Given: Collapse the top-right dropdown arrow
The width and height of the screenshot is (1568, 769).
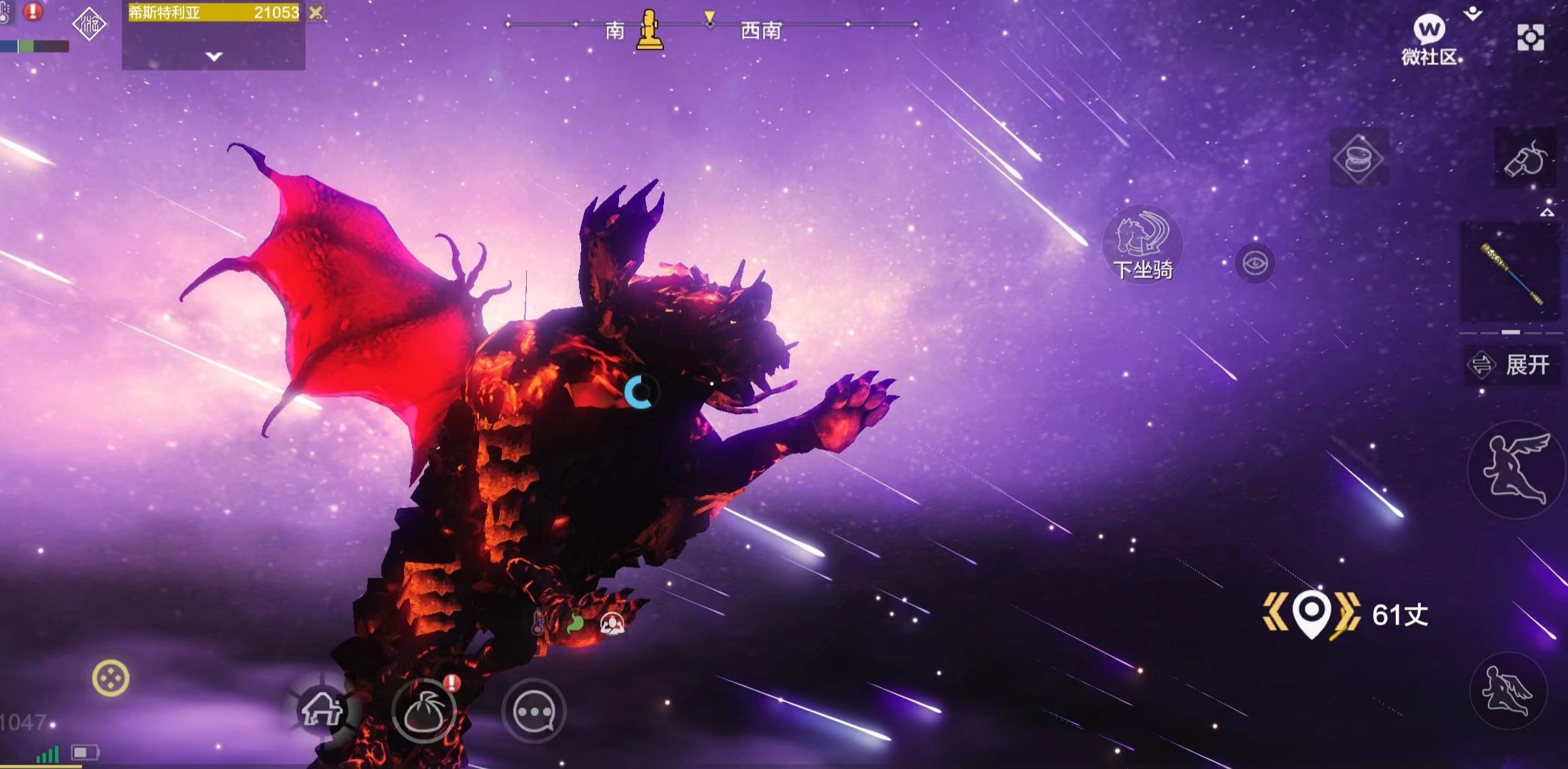Looking at the screenshot, I should (x=1473, y=13).
